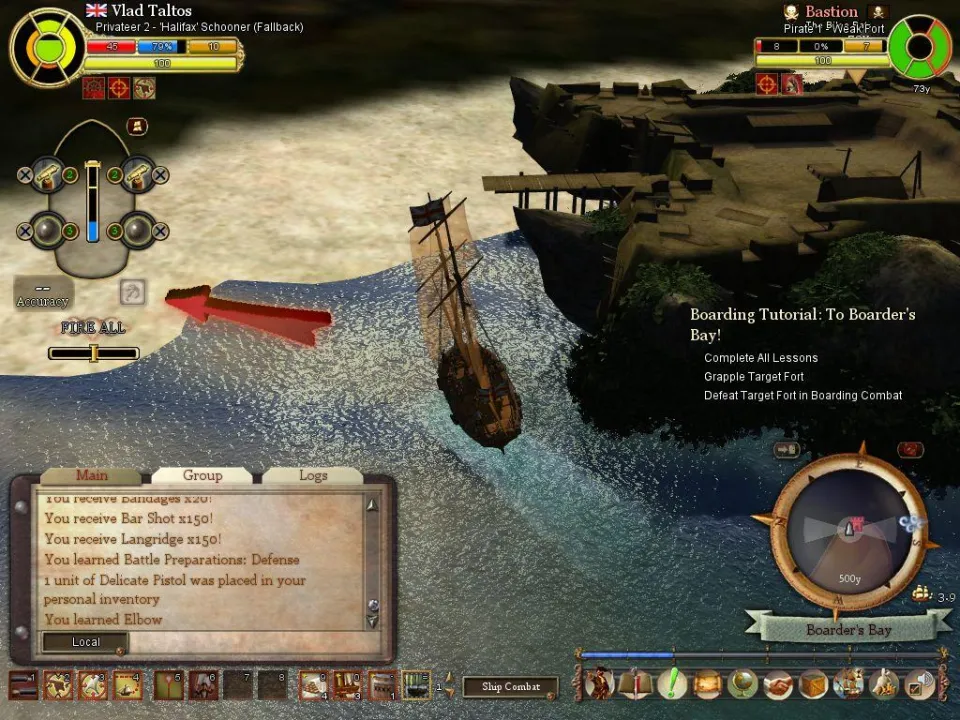Switch to the Main chat tab

coord(92,476)
